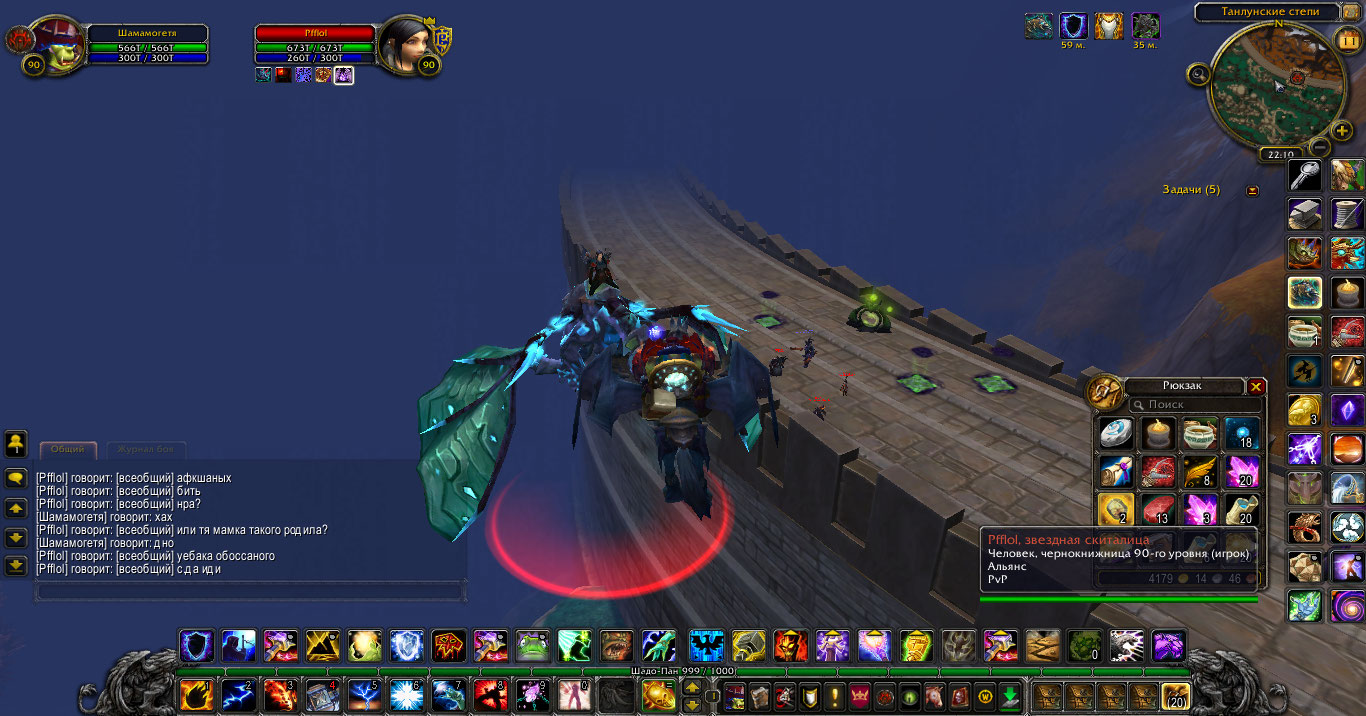
Task: Click the Шамамогетя player portrait
Action: [56, 45]
